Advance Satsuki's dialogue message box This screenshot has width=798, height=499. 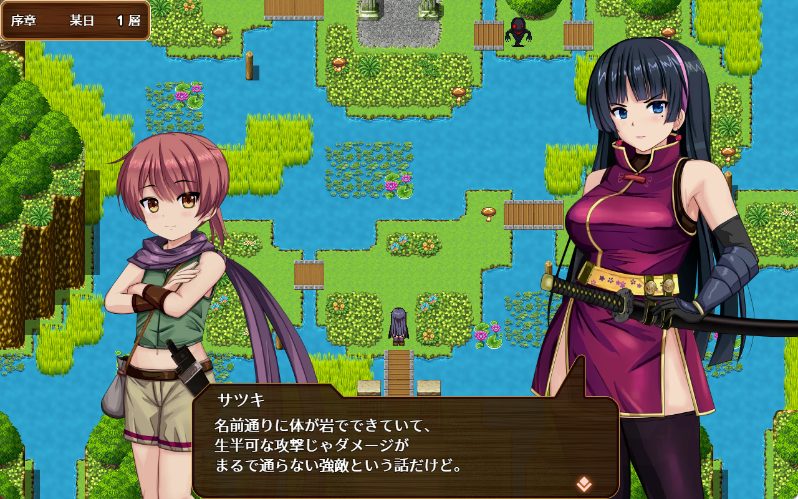point(400,442)
